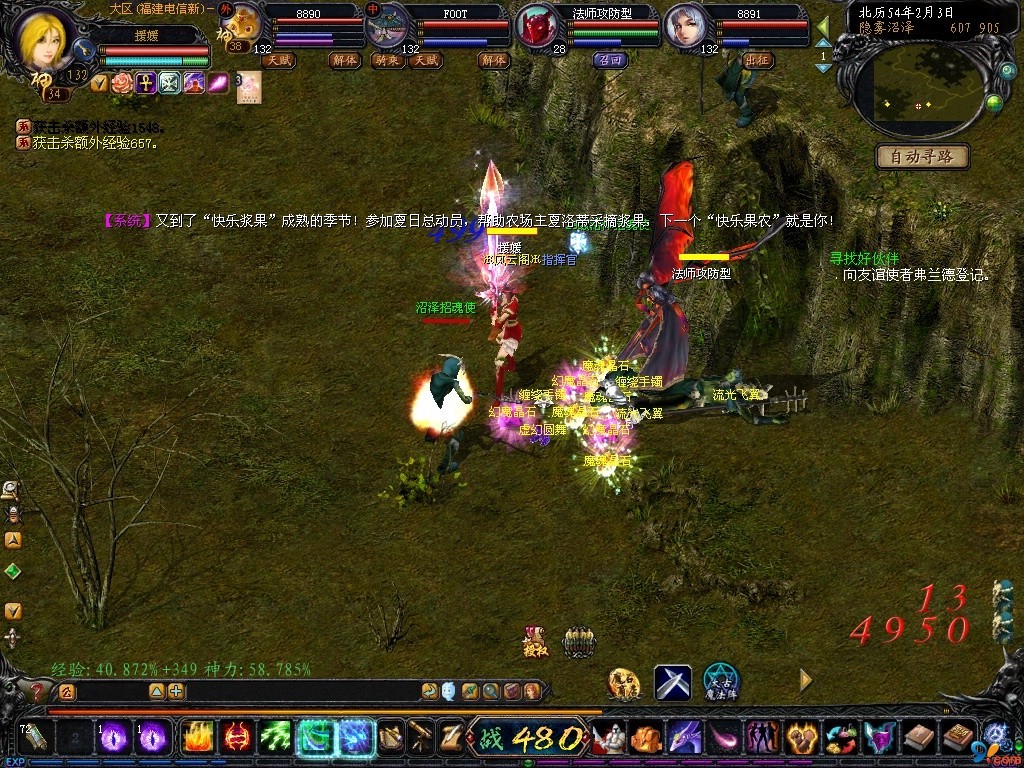
Task: Activate the flame skill in the hotbar
Action: (196, 737)
